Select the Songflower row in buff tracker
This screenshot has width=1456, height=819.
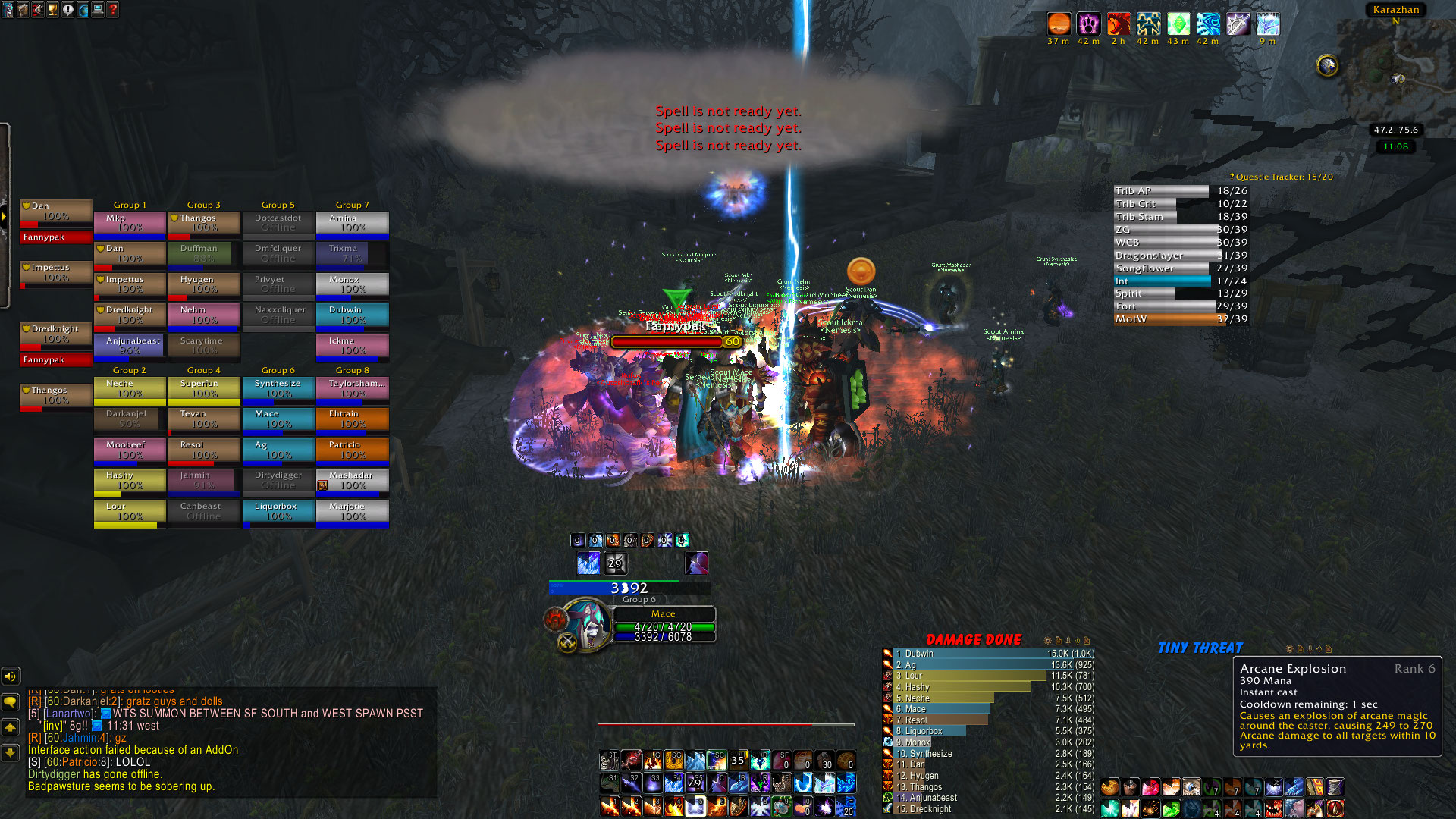1180,268
